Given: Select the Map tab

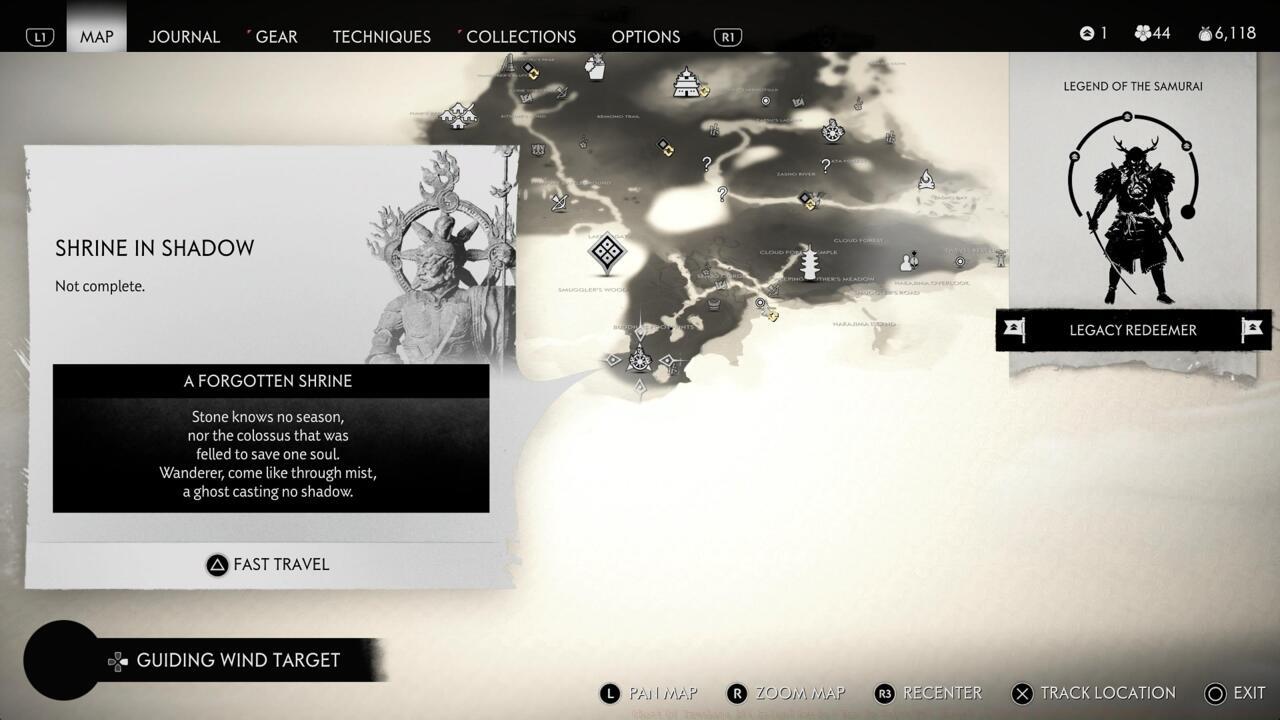Looking at the screenshot, I should (x=97, y=36).
